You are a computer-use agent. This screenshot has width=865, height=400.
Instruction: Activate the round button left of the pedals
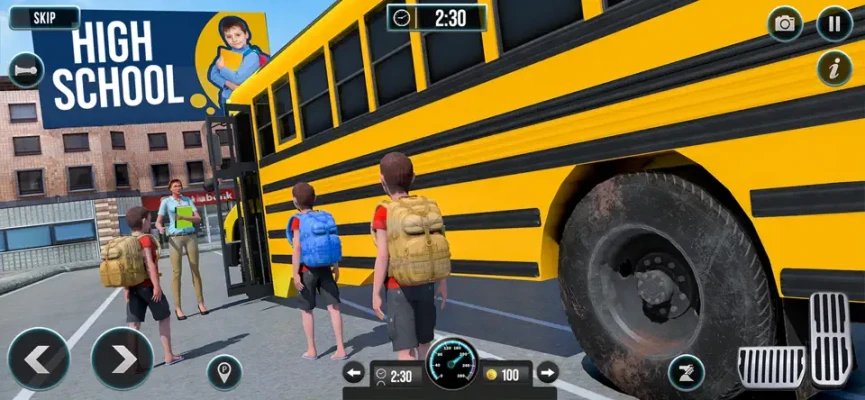pyautogui.click(x=686, y=372)
